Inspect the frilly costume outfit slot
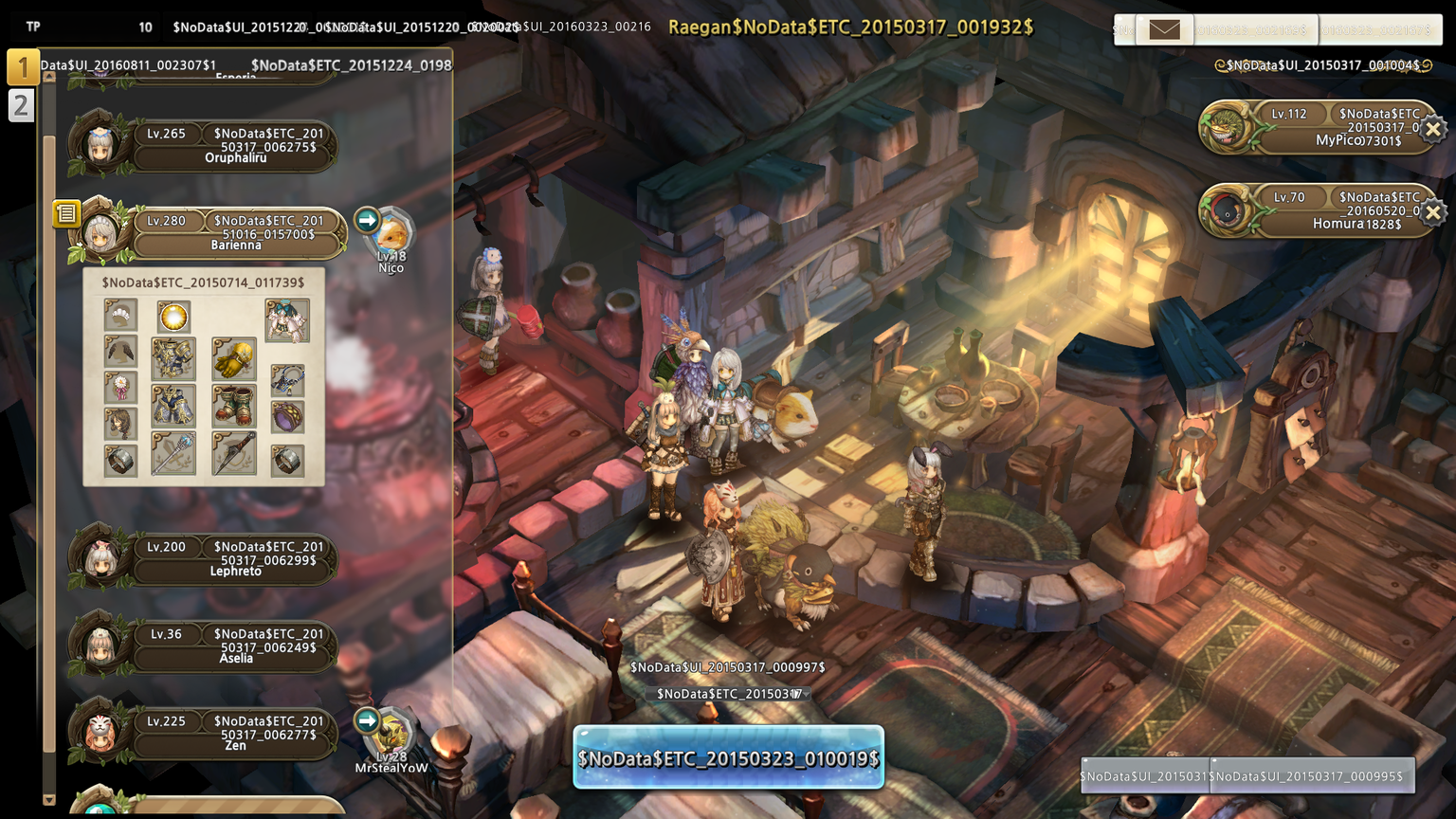This screenshot has height=819, width=1456. tap(286, 319)
